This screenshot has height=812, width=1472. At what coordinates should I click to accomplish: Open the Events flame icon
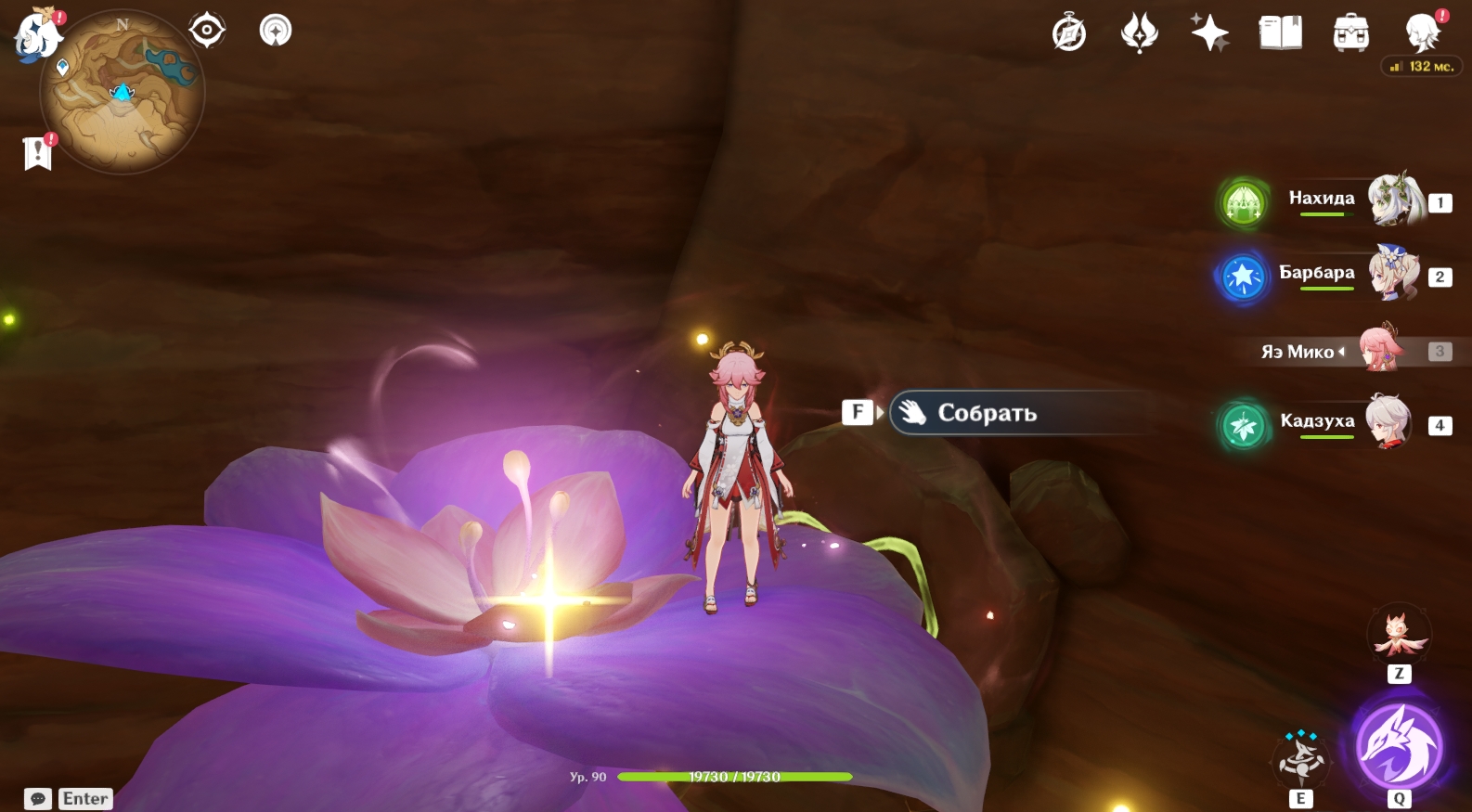click(x=1140, y=33)
